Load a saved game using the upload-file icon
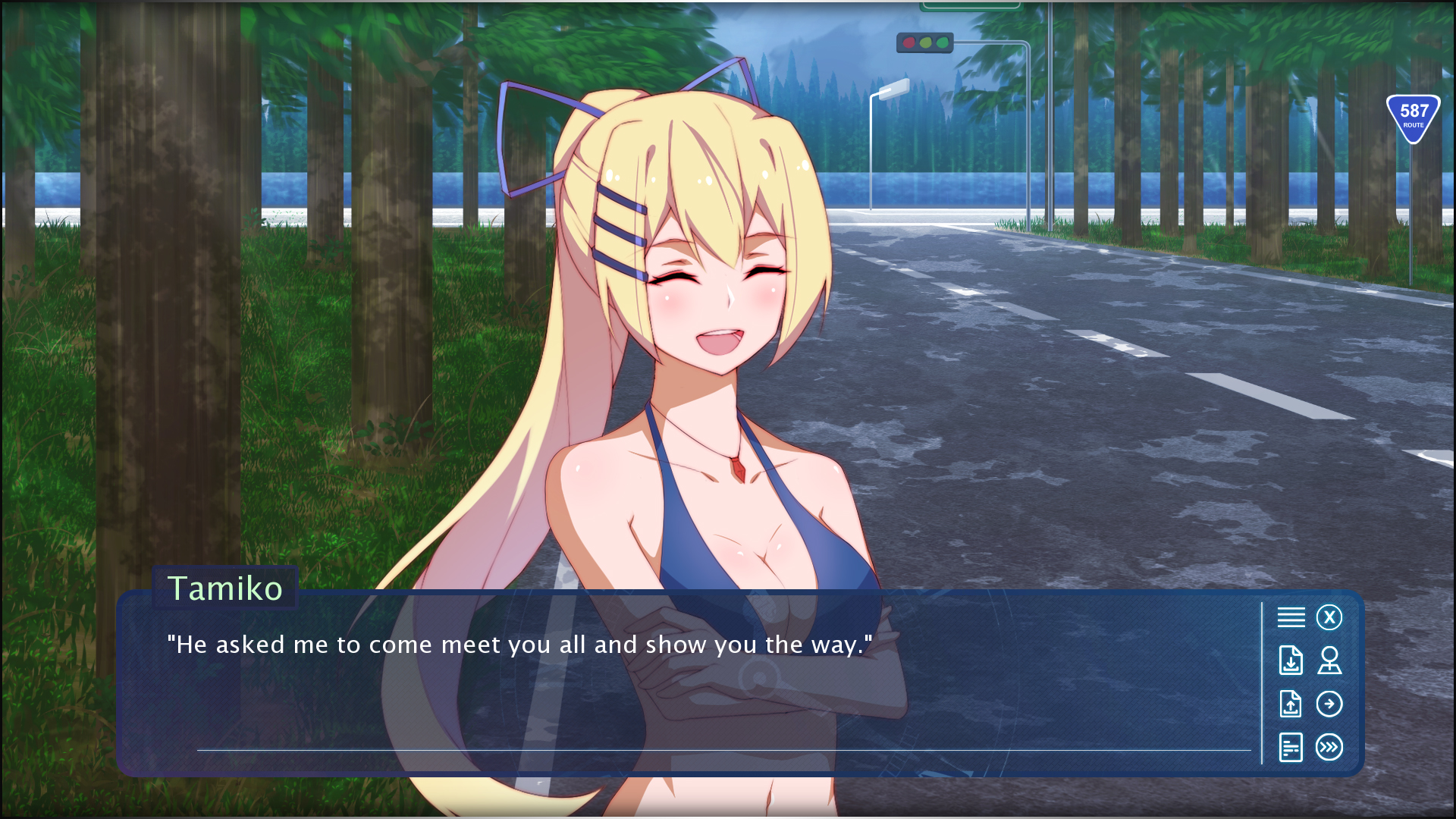 click(x=1290, y=704)
